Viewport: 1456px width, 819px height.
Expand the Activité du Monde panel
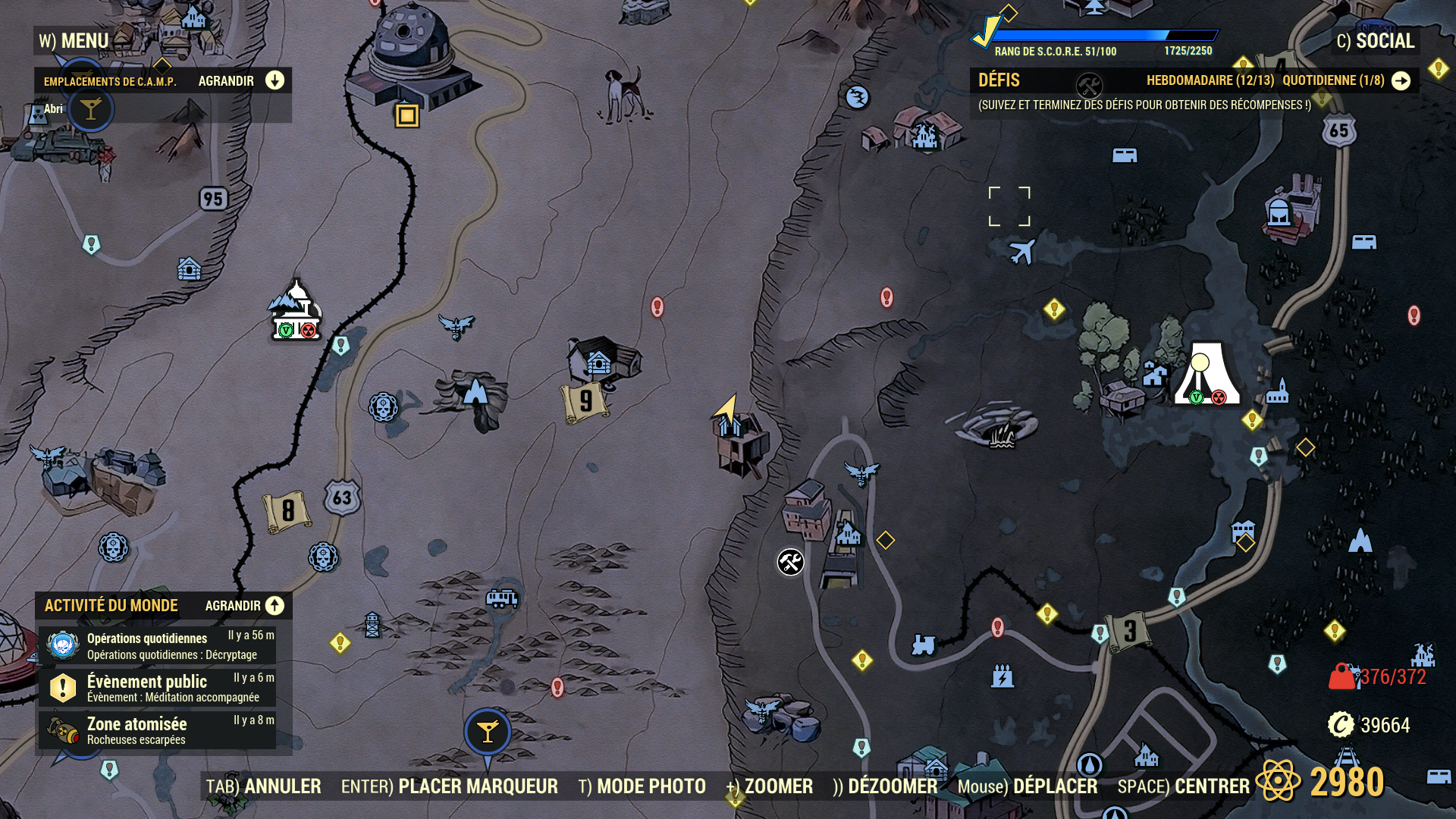coord(274,605)
